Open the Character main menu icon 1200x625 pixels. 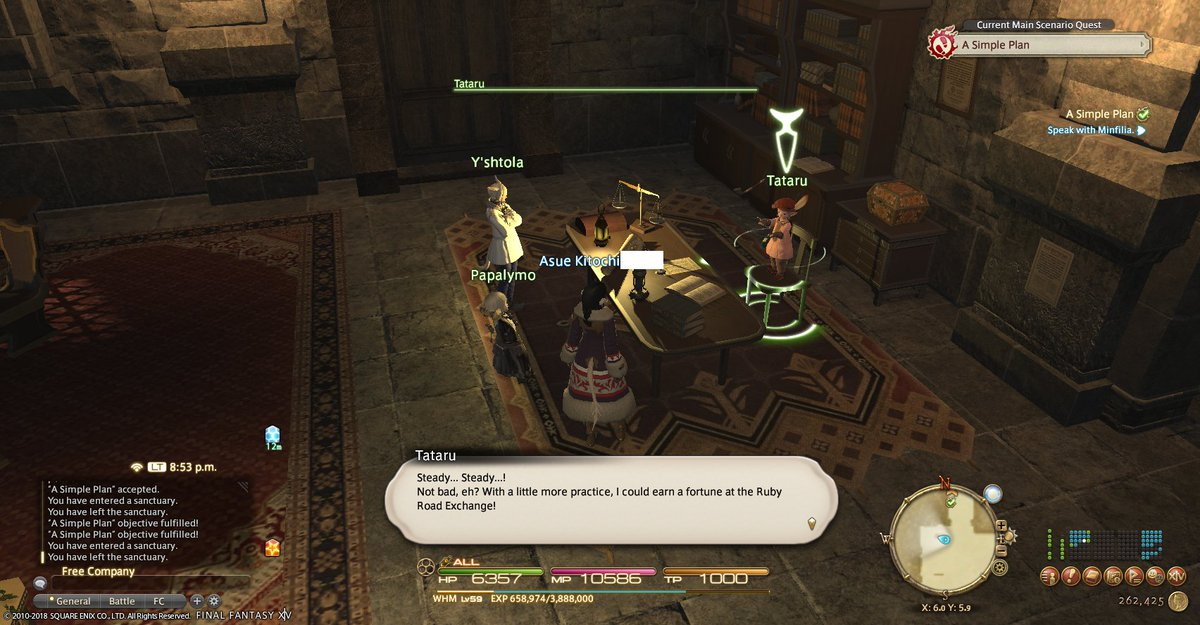coord(1049,575)
